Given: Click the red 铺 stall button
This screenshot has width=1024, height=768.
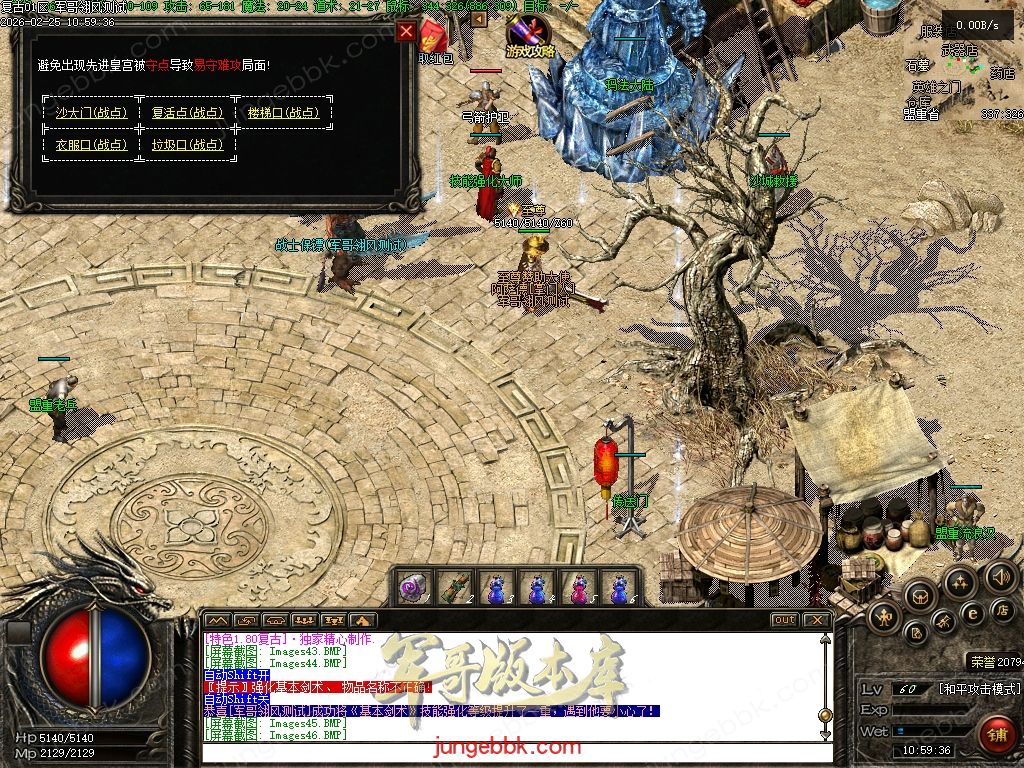Looking at the screenshot, I should click(996, 734).
